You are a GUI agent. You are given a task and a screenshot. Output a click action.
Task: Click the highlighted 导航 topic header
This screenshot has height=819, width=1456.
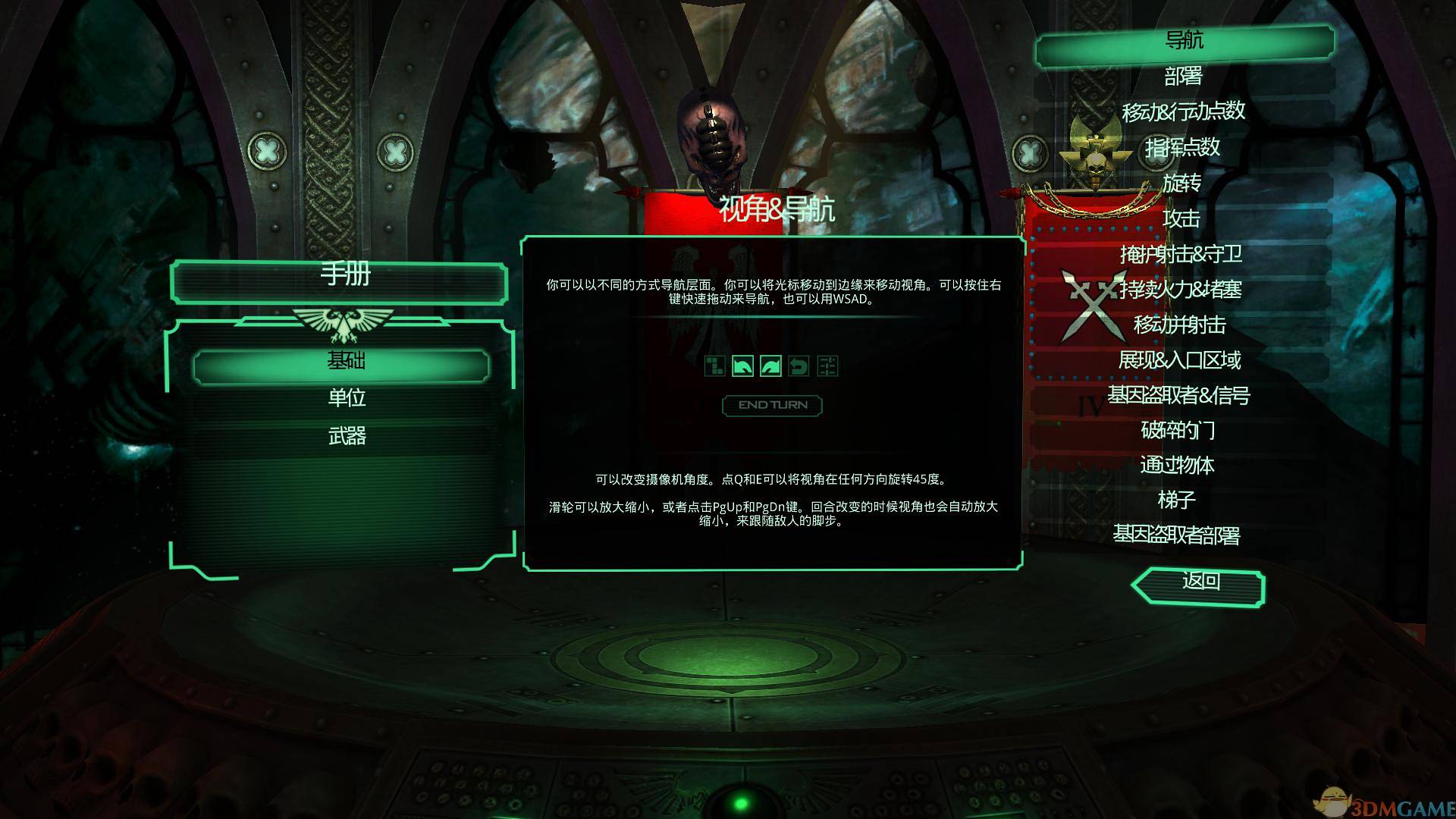pos(1185,41)
